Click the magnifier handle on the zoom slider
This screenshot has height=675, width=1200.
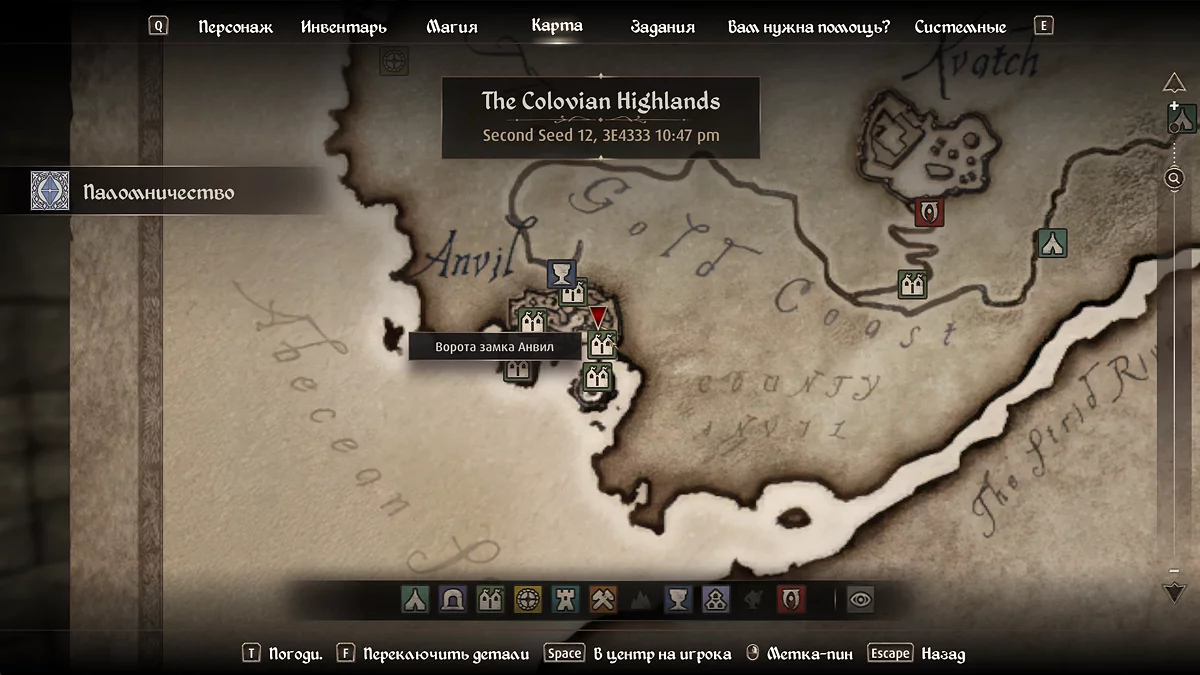[1175, 178]
